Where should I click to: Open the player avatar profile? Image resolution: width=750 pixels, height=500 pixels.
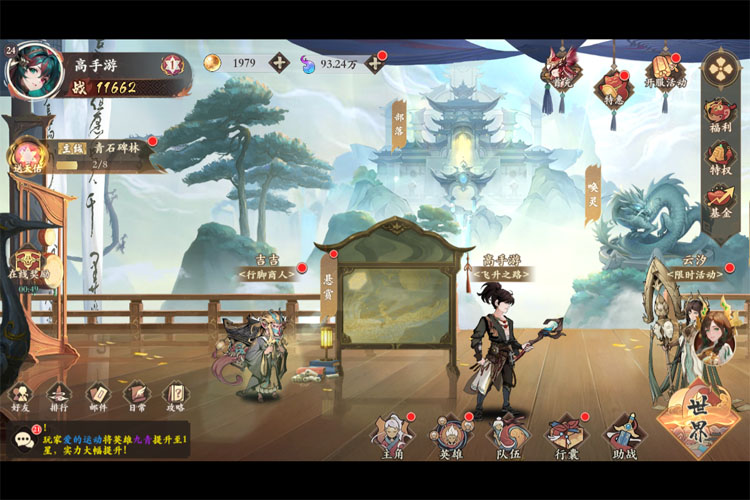(35, 70)
